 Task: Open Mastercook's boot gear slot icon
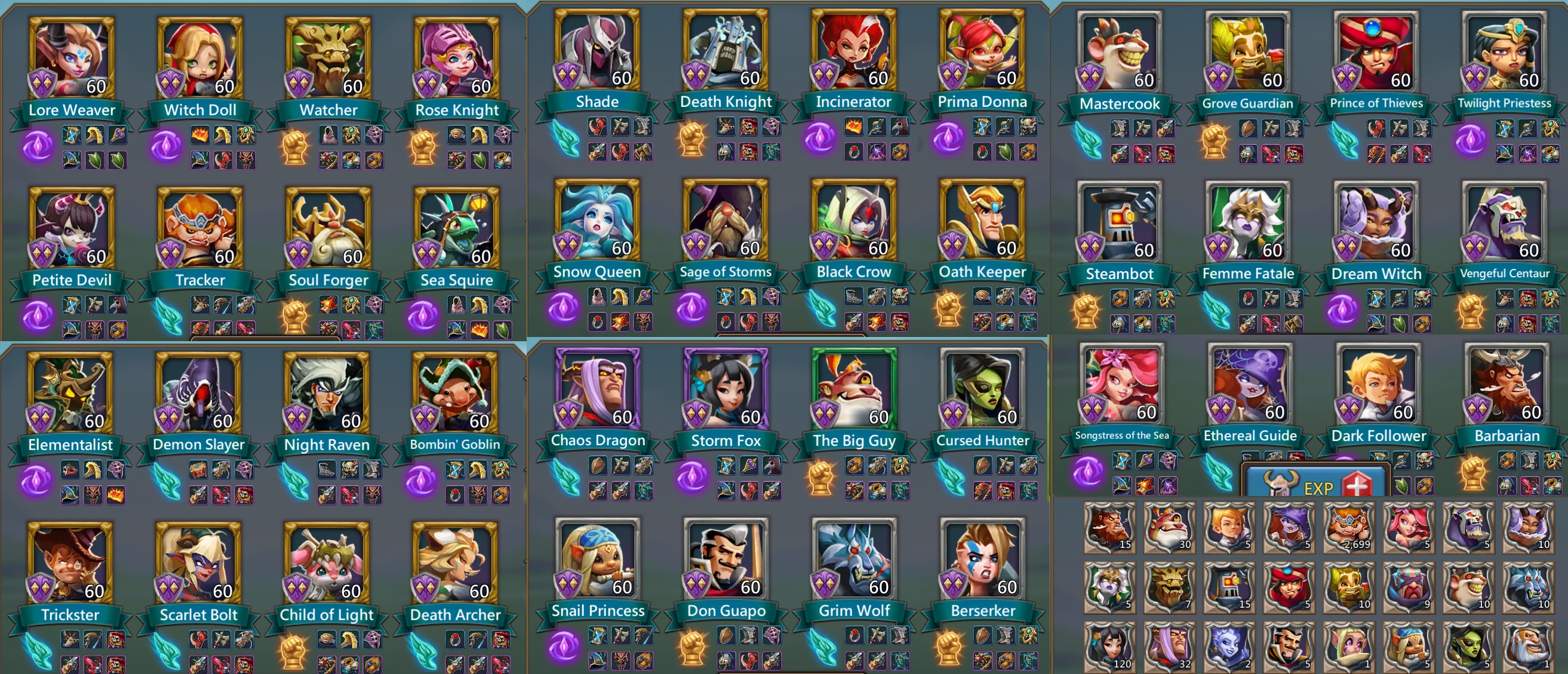tap(1120, 129)
